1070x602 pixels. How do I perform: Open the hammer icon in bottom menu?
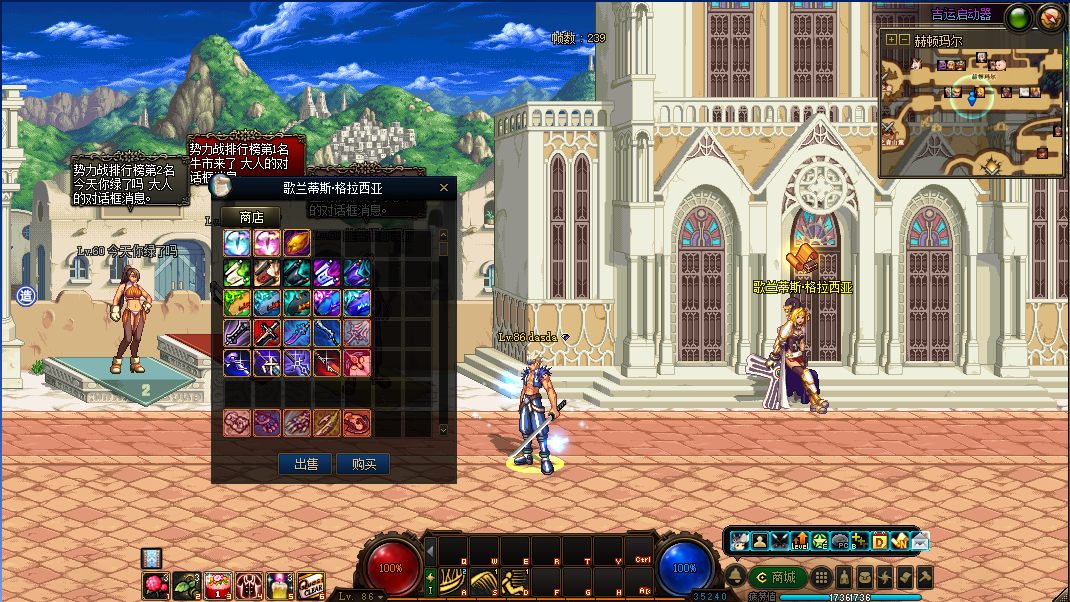[925, 577]
